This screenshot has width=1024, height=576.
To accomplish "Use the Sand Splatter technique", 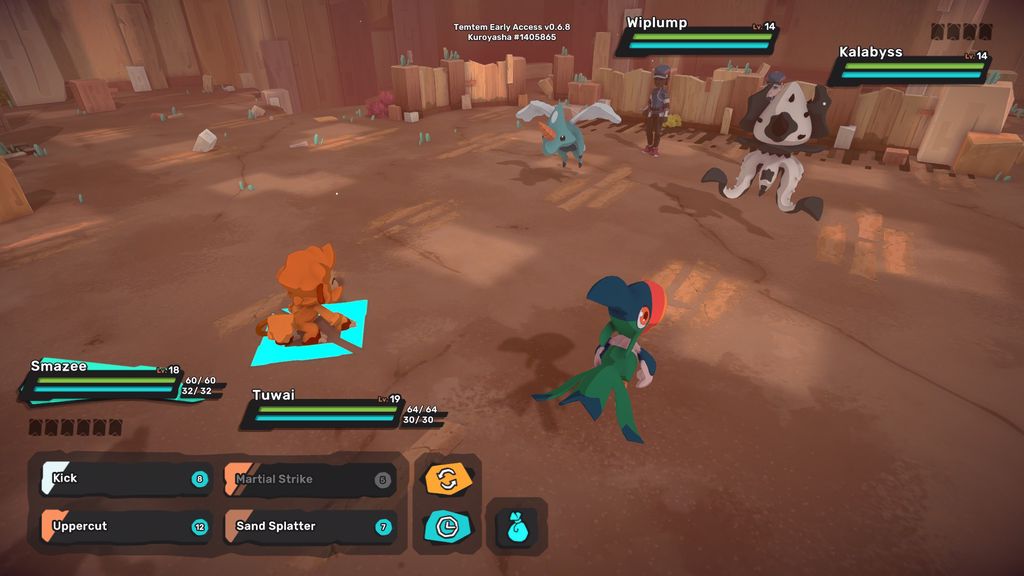I will 308,526.
